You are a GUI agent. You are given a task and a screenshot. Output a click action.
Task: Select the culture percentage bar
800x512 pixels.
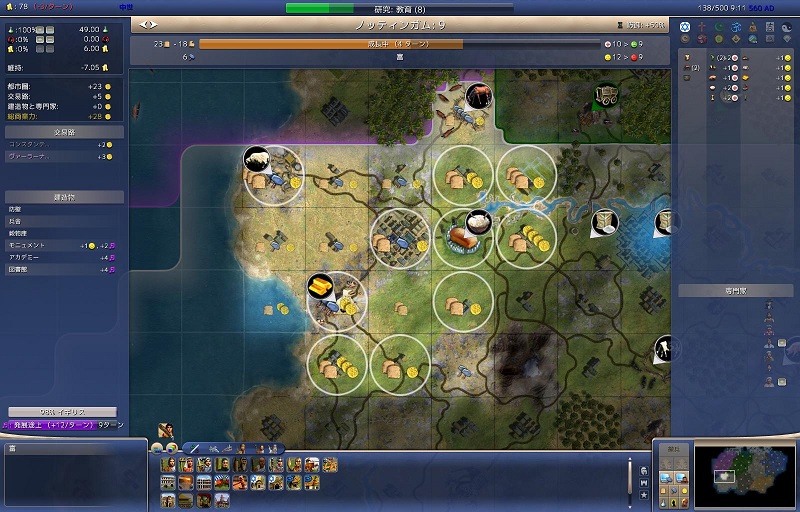click(62, 412)
